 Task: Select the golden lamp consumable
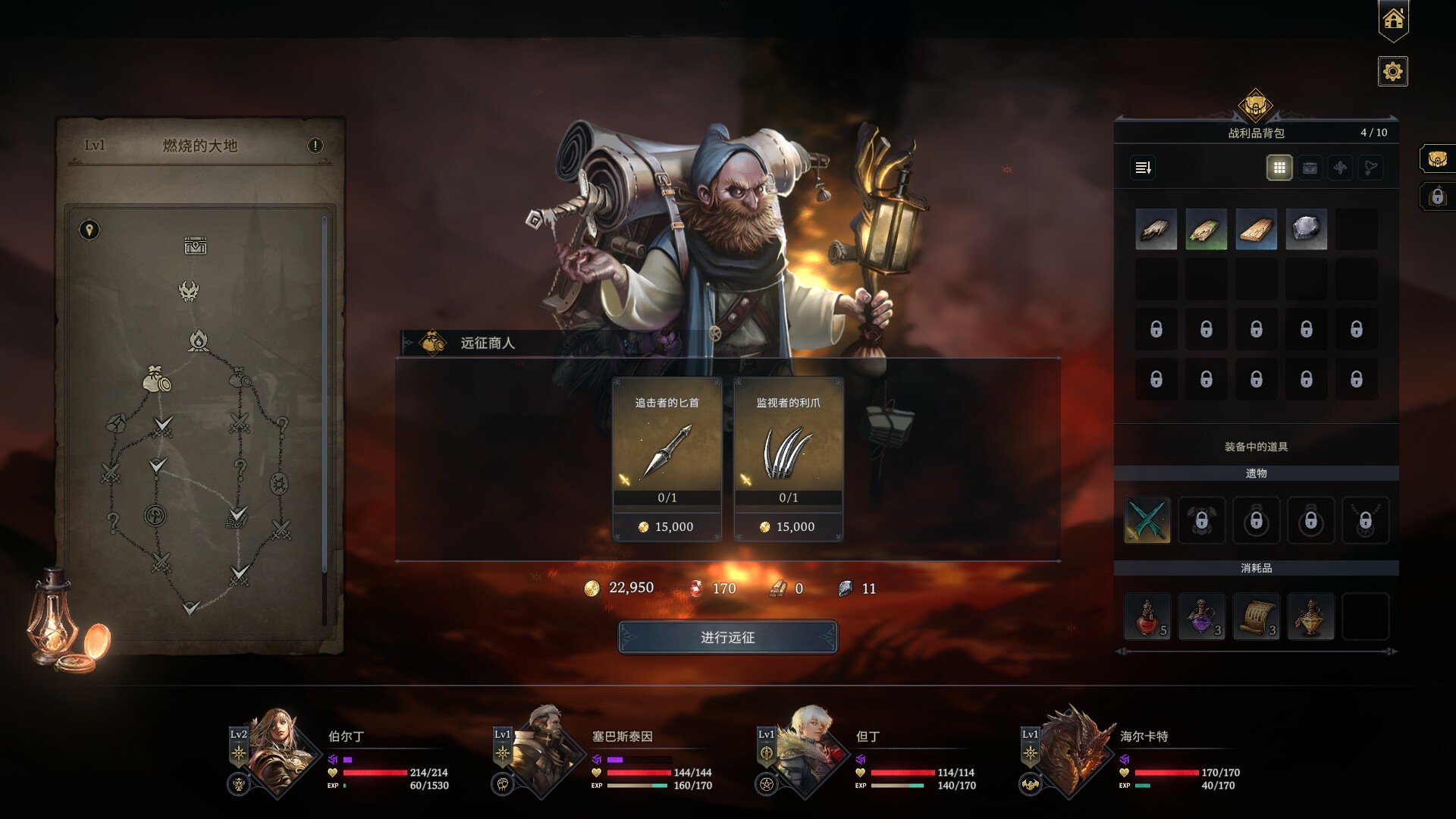click(1310, 617)
